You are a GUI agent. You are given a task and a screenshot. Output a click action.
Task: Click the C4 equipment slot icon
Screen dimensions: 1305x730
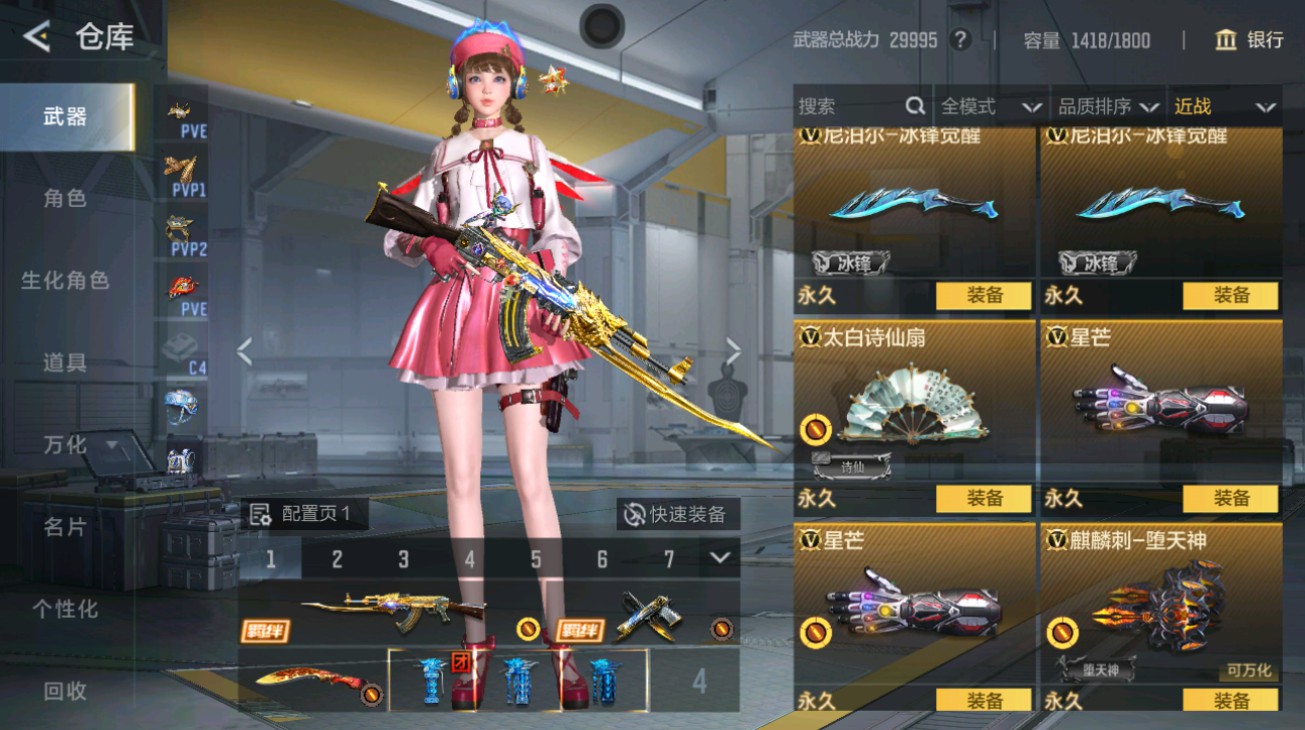click(181, 345)
